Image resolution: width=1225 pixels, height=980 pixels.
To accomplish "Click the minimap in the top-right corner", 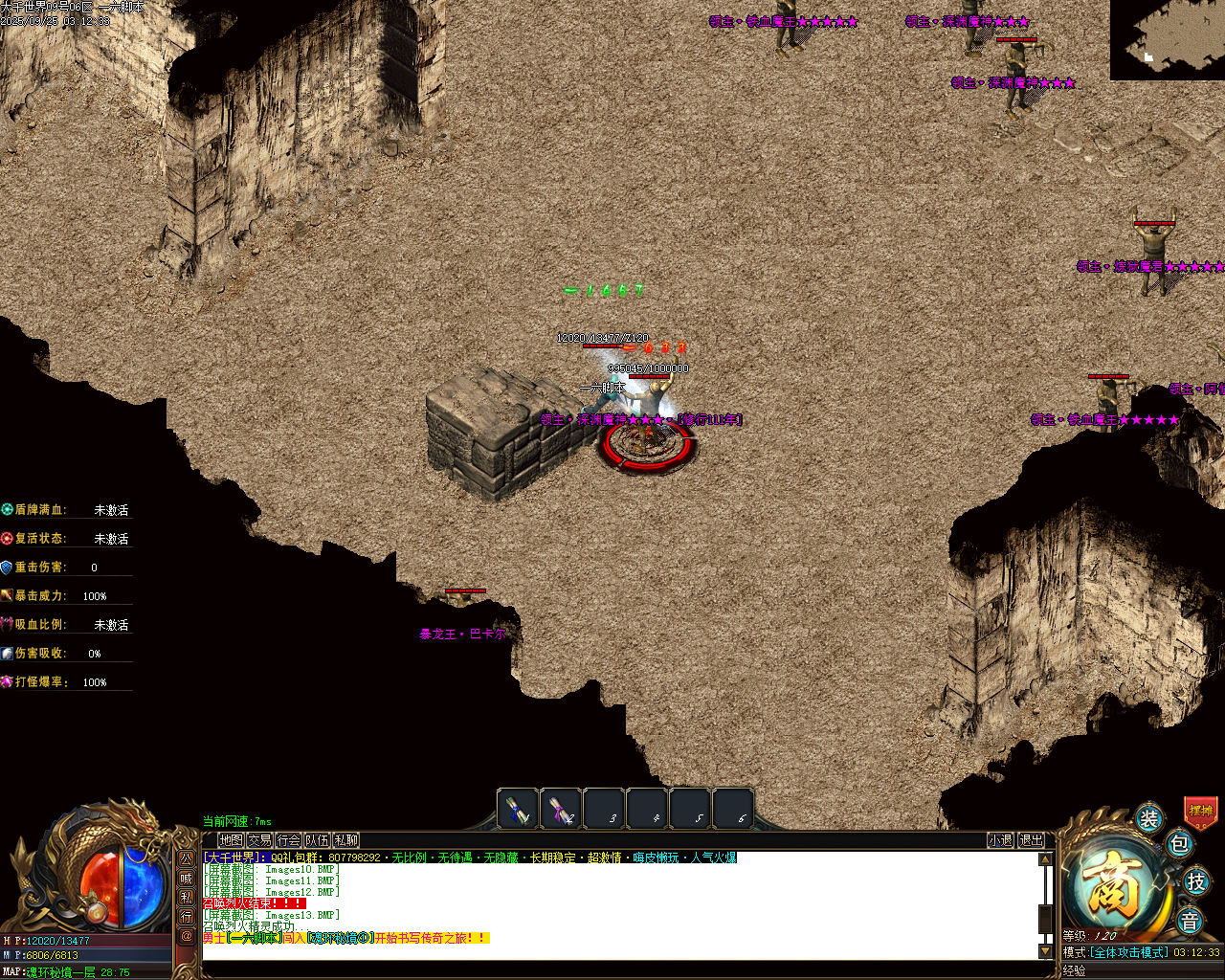I will (1166, 38).
